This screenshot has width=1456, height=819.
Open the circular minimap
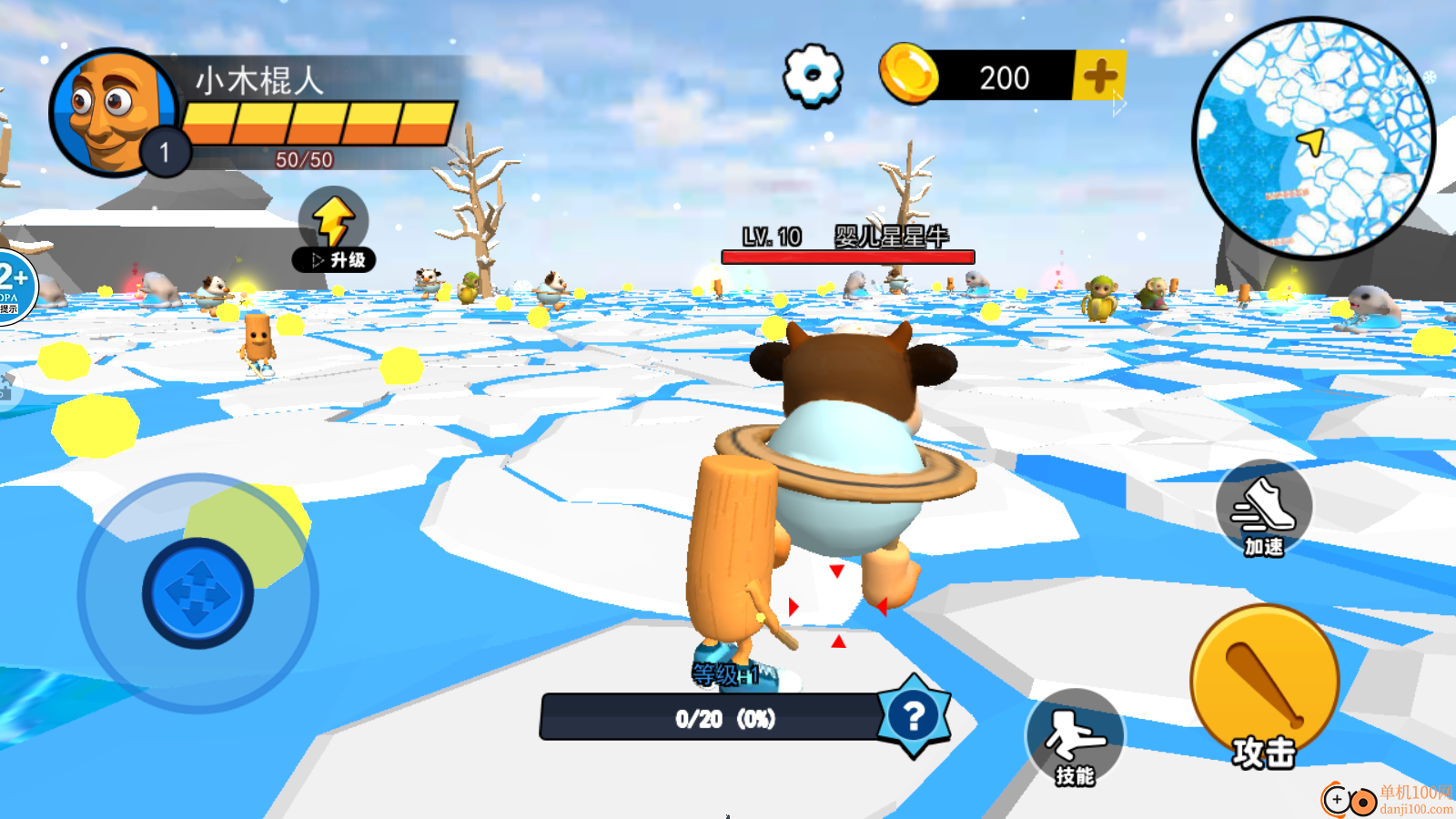(x=1312, y=138)
